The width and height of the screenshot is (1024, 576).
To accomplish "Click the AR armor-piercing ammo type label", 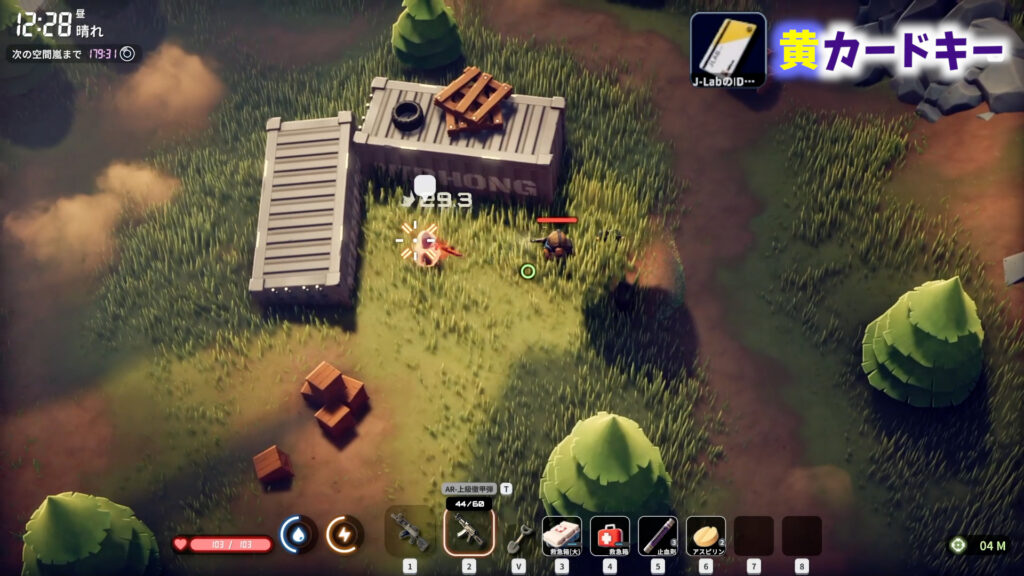I will [x=470, y=489].
